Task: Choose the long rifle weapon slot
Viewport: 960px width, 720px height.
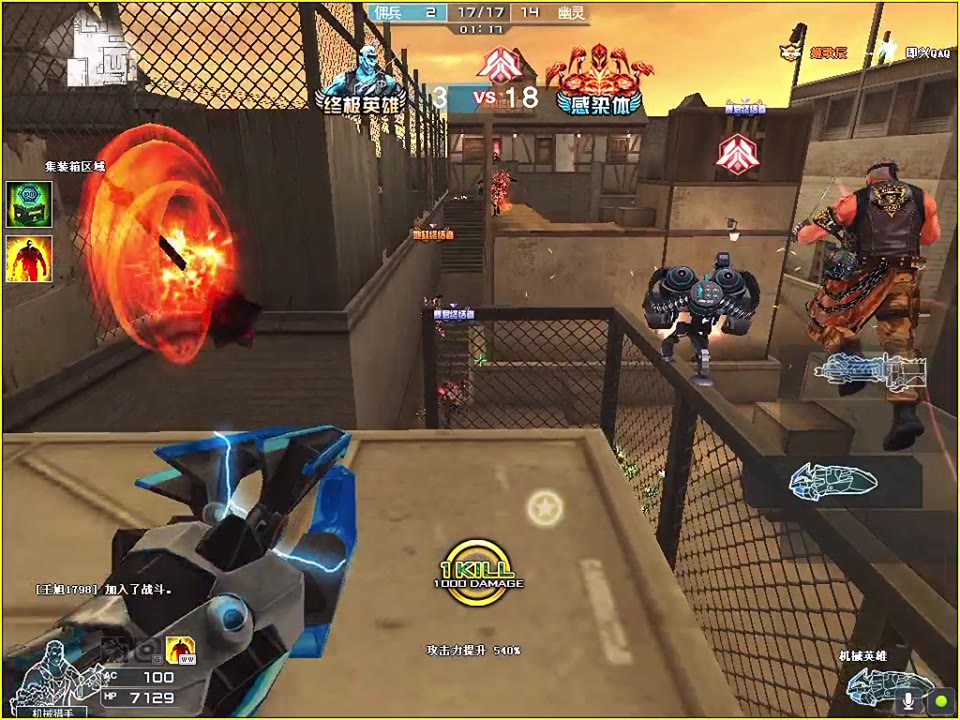Action: point(870,371)
